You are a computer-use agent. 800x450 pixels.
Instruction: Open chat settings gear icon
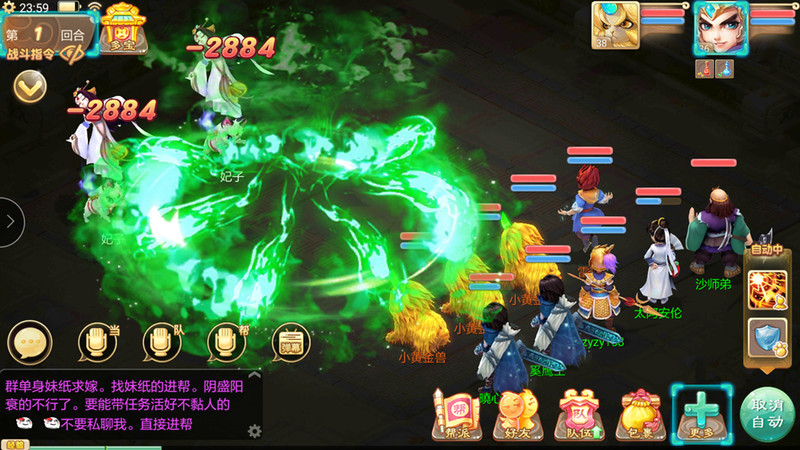coord(255,431)
